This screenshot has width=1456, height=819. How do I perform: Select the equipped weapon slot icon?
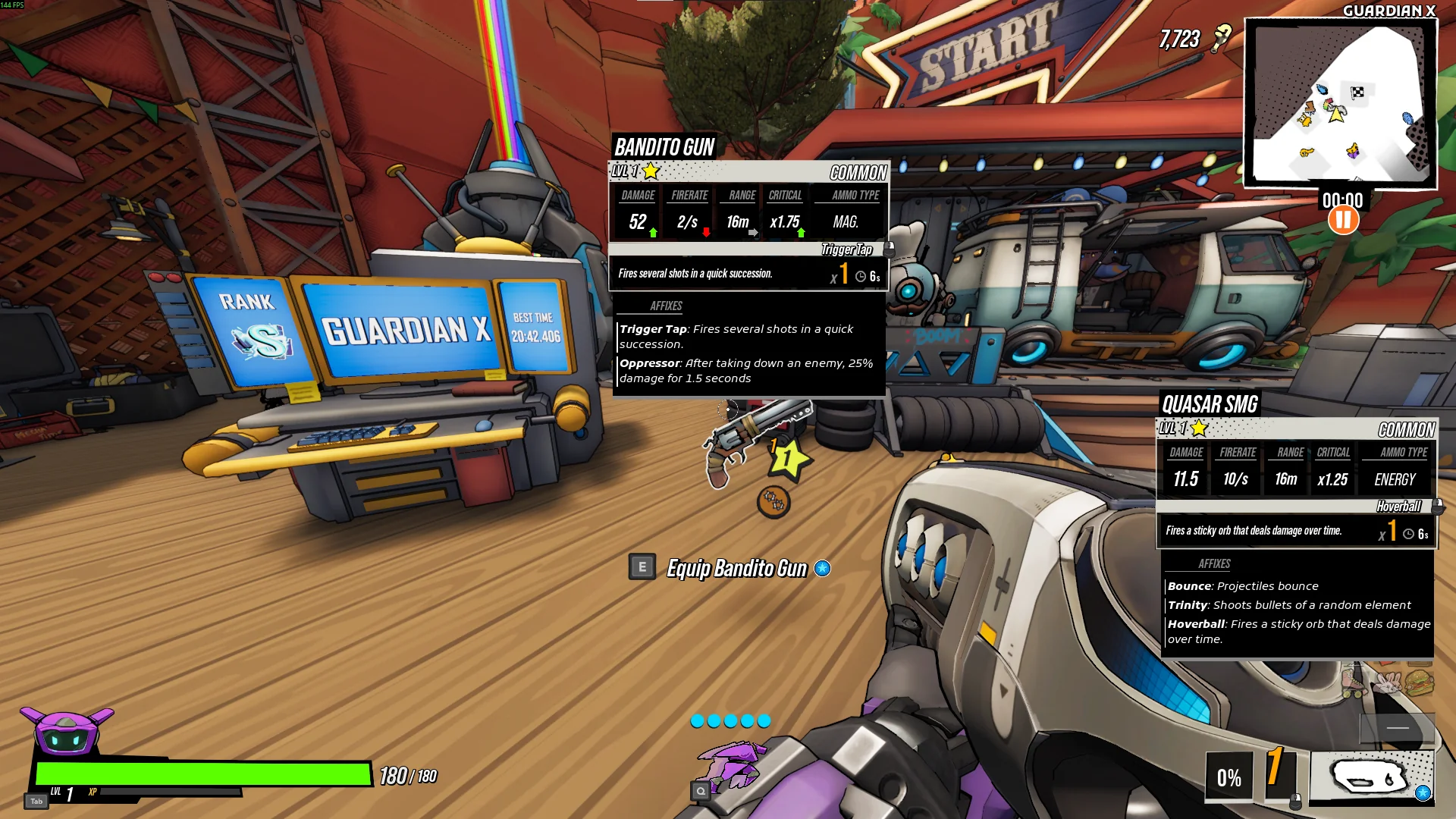coord(1371,776)
